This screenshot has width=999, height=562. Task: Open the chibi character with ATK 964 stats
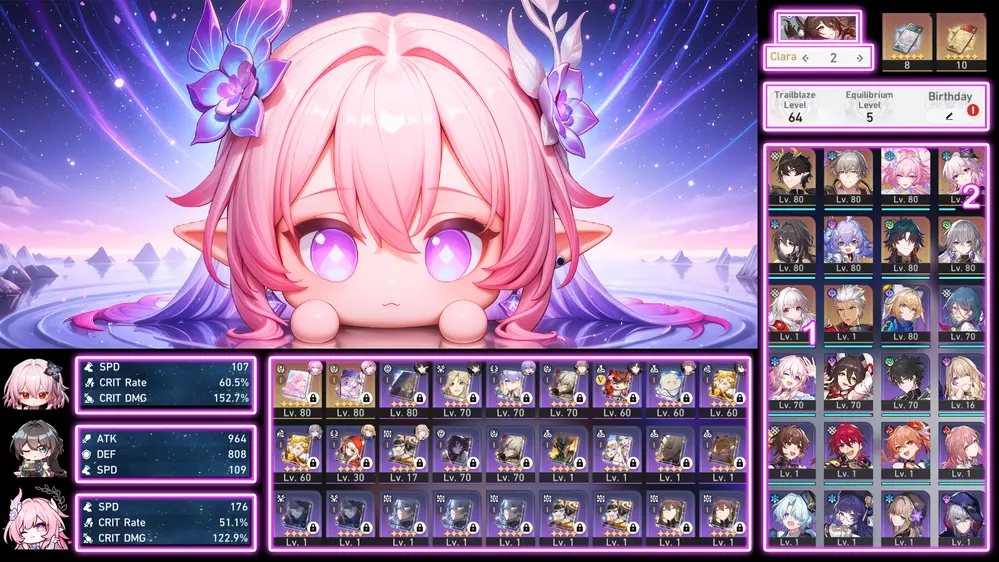[x=36, y=451]
